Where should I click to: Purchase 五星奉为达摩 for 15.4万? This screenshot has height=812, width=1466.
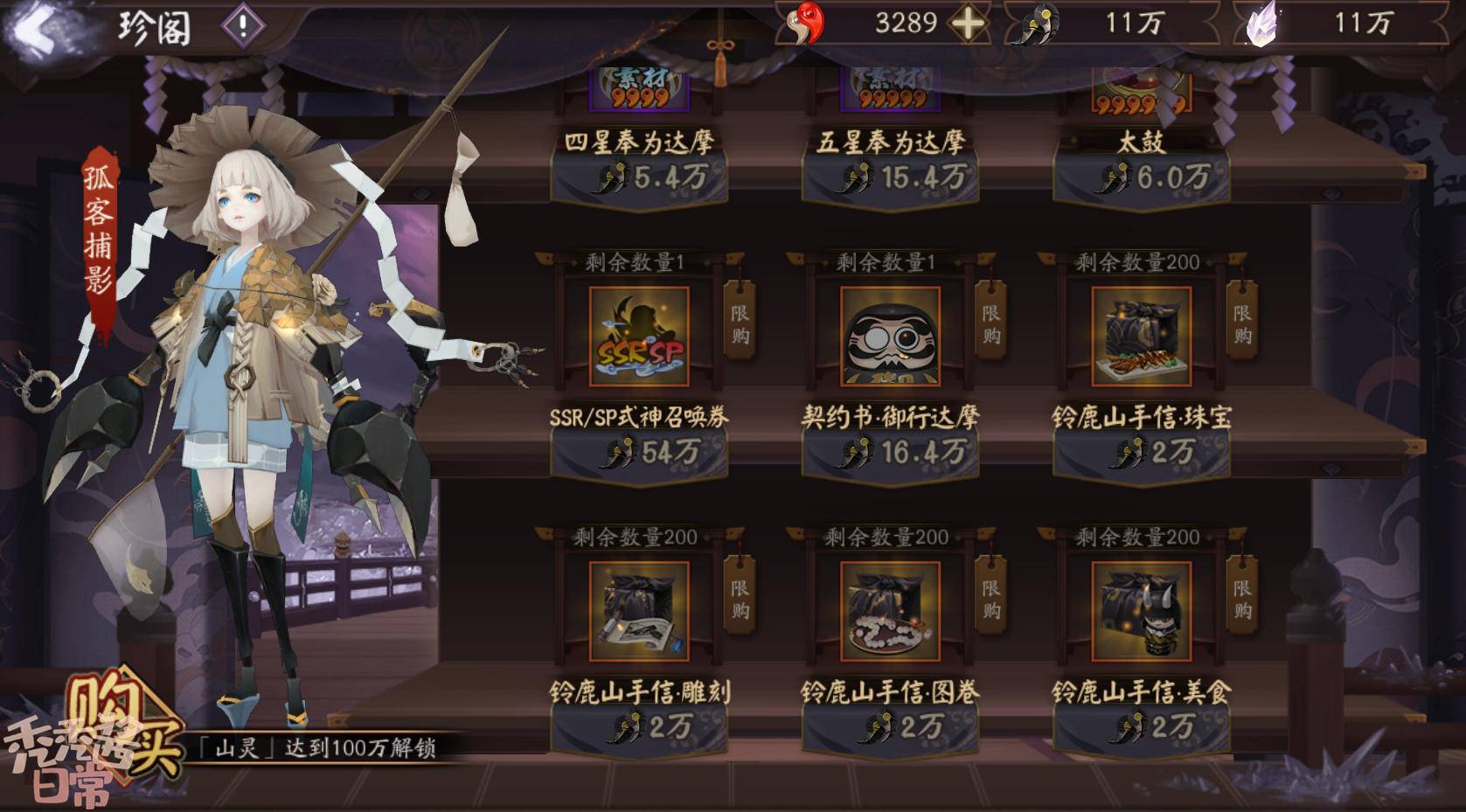coord(891,178)
